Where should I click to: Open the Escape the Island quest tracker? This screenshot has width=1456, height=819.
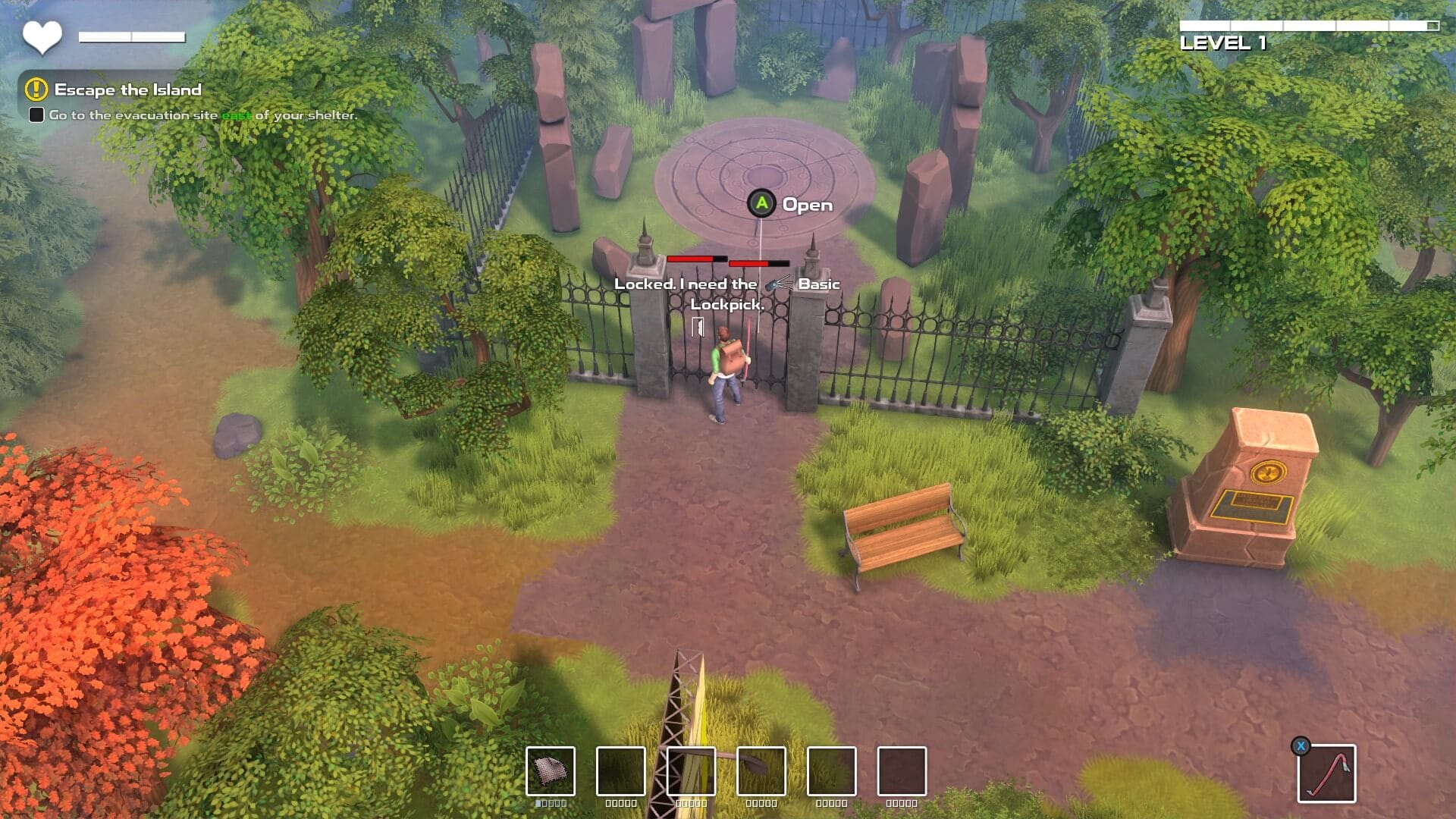point(127,89)
